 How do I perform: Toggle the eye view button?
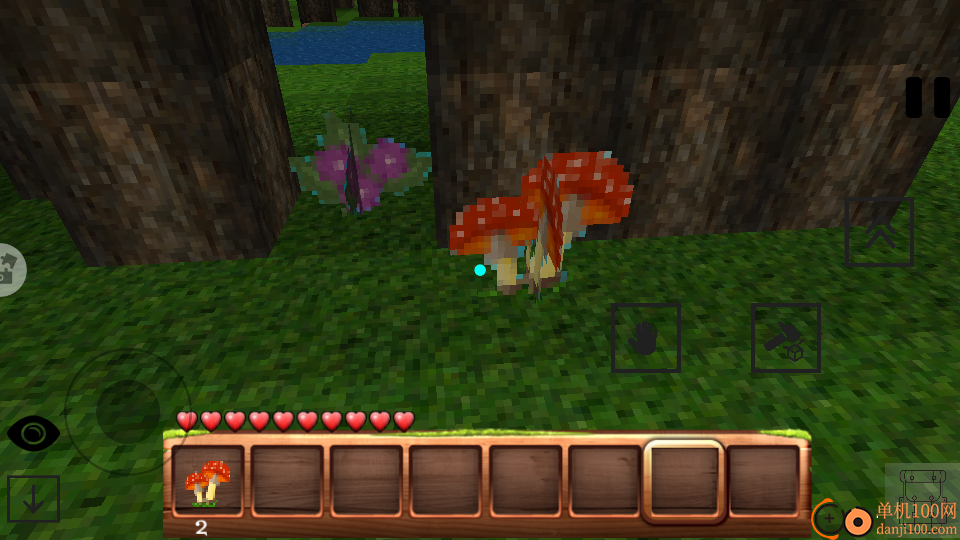tap(33, 433)
